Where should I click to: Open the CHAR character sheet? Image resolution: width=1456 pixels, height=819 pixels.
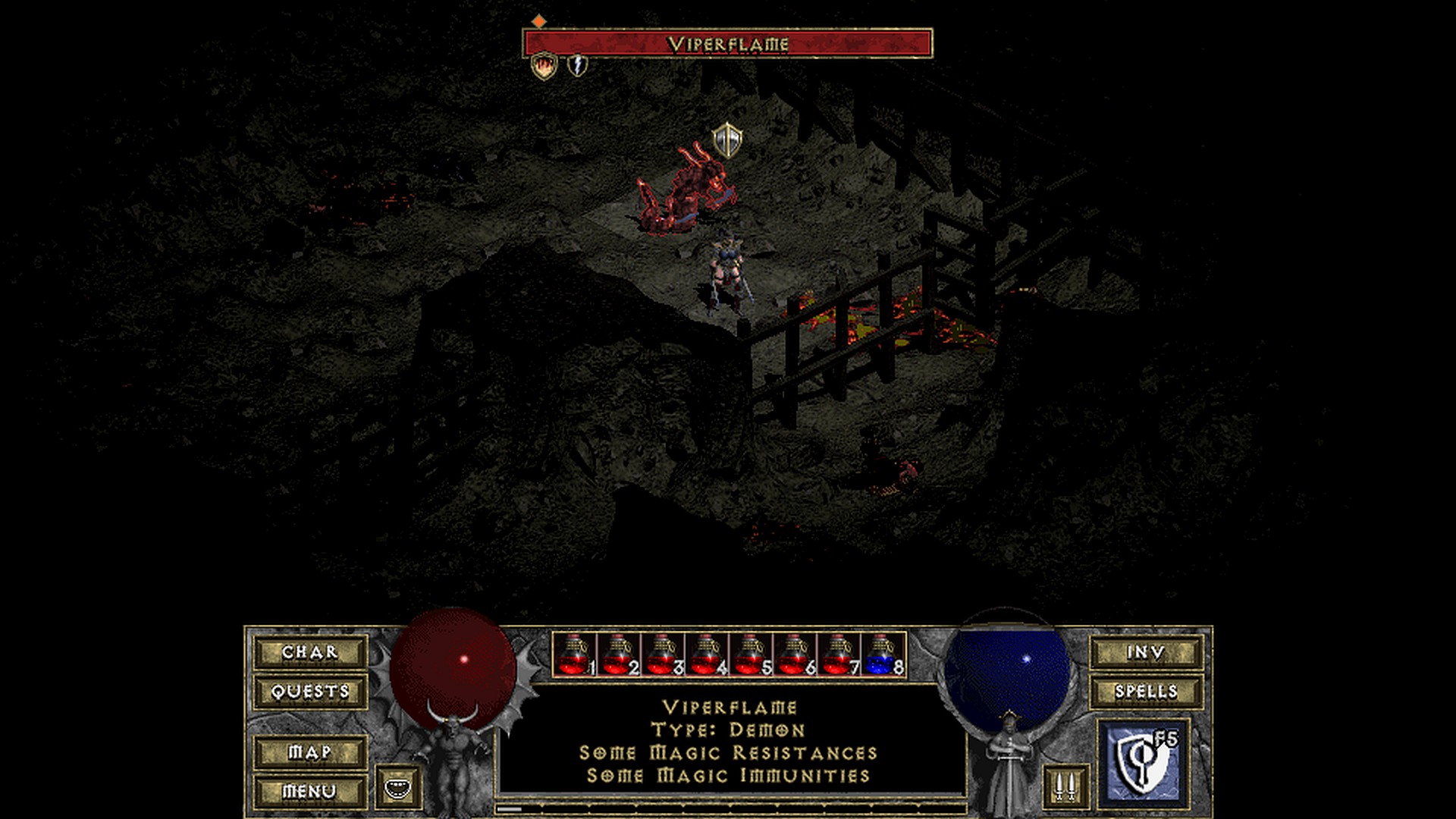[x=310, y=652]
